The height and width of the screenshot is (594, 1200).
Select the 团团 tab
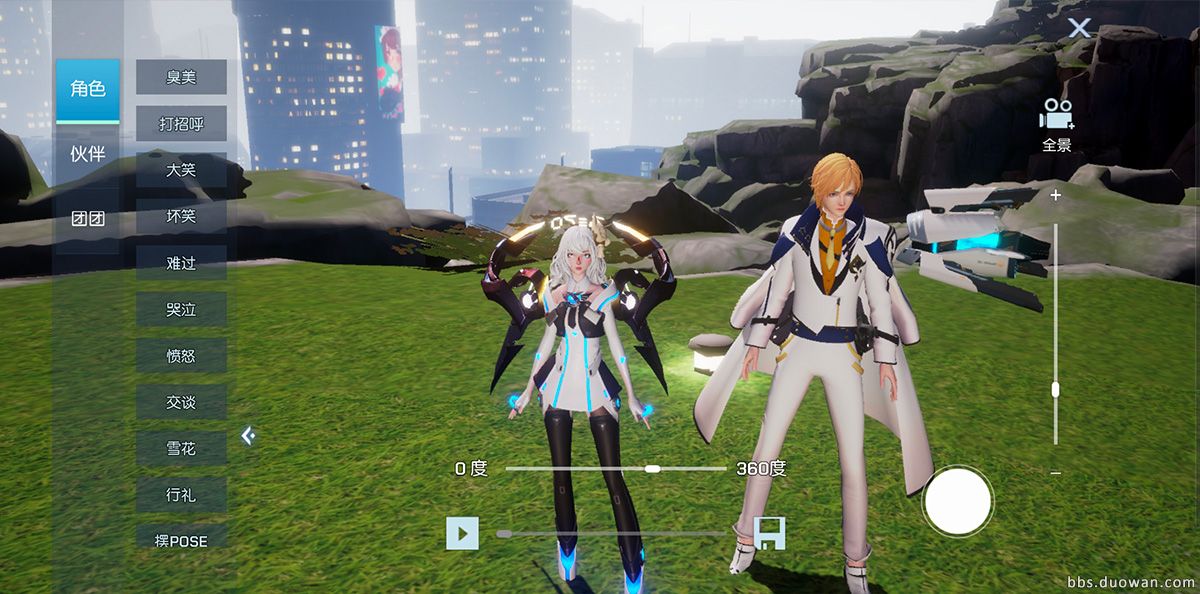pyautogui.click(x=87, y=219)
